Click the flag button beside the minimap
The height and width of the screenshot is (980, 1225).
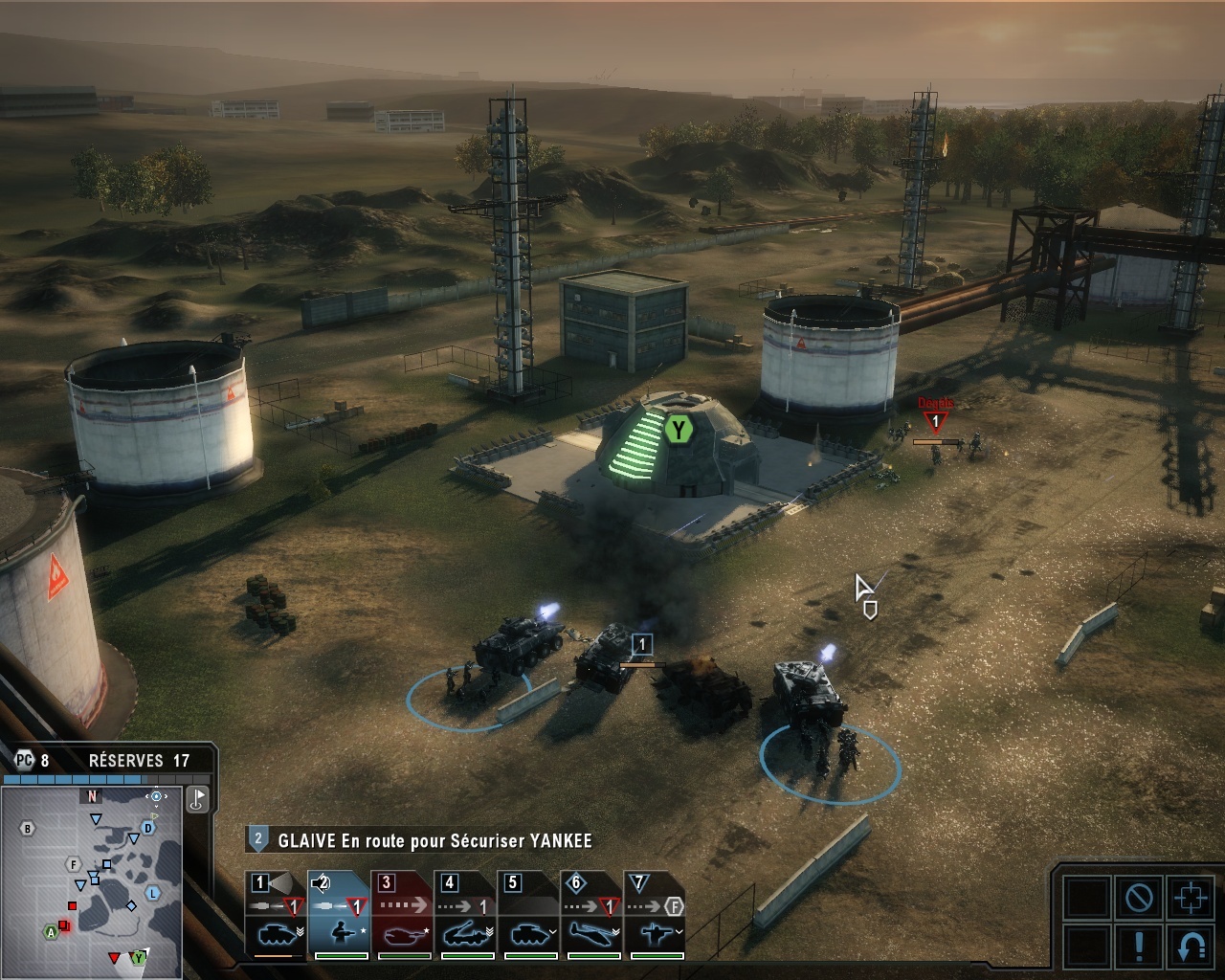(x=197, y=798)
